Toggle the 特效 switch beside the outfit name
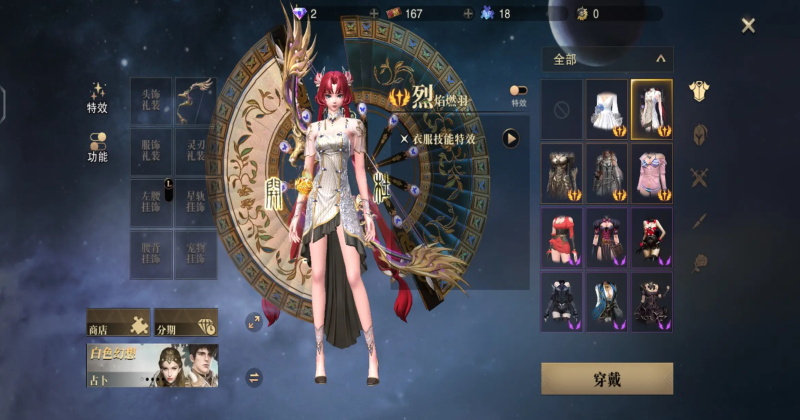This screenshot has height=420, width=800. (519, 91)
